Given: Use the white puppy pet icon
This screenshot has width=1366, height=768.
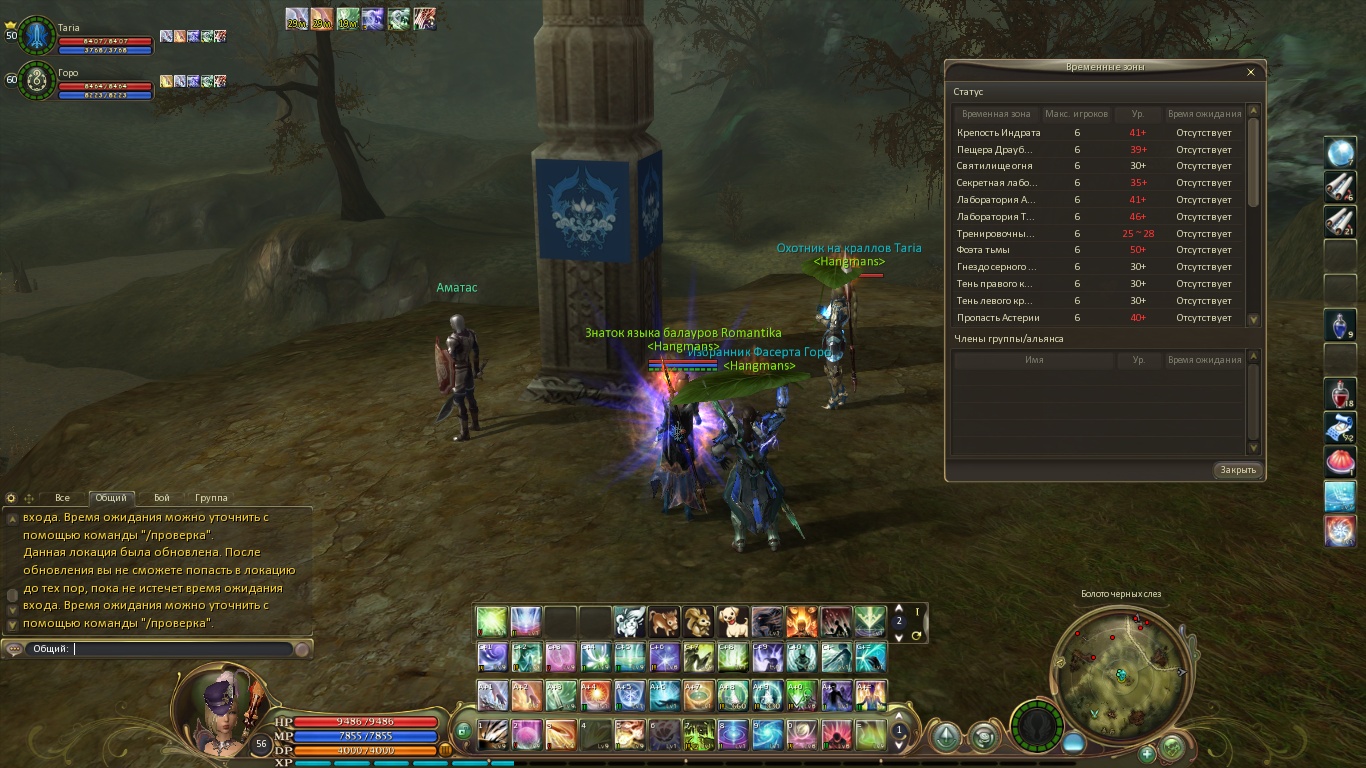Looking at the screenshot, I should (733, 622).
